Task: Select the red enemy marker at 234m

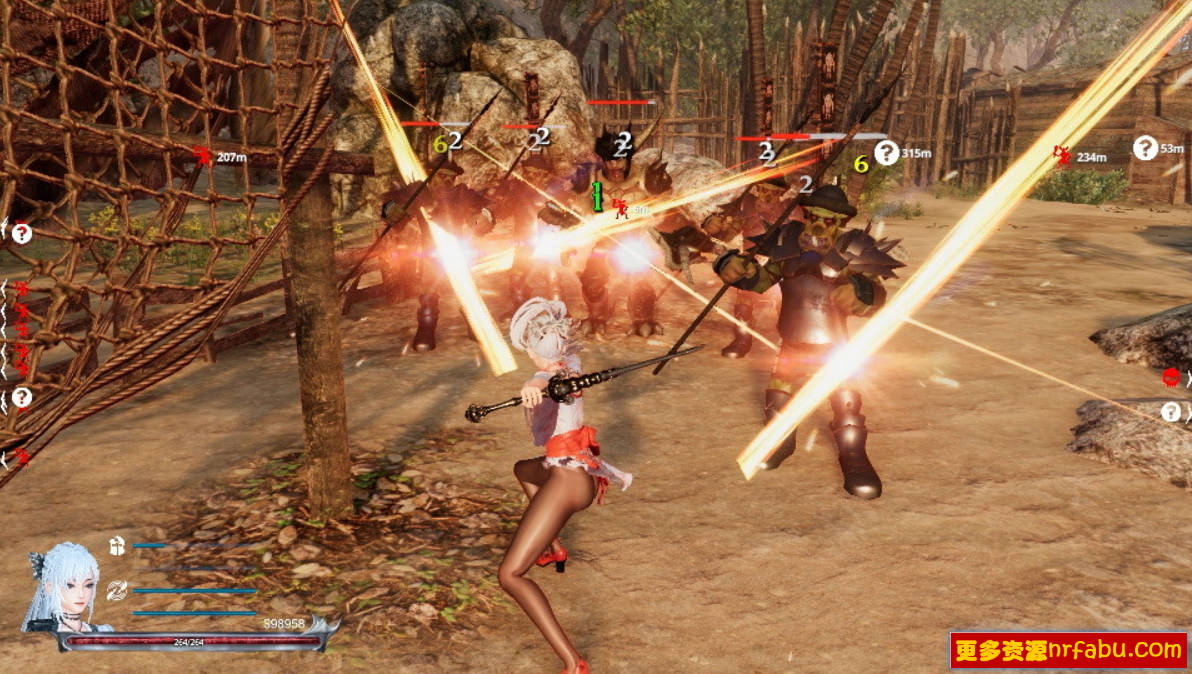Action: 1062,155
